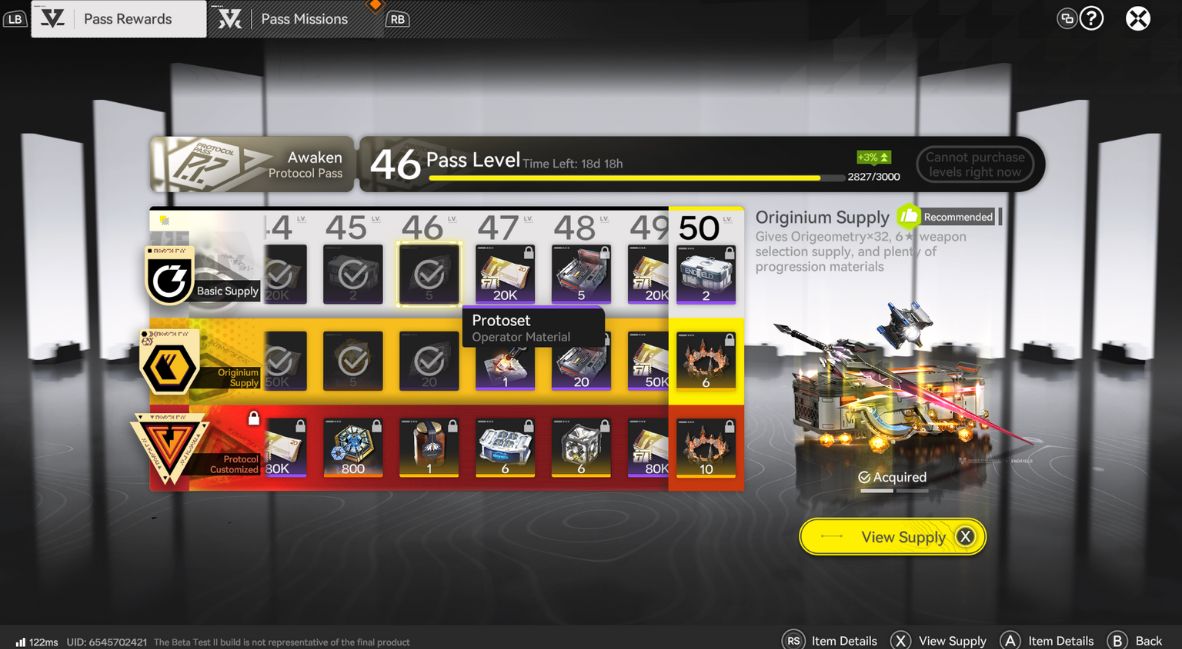
Task: Select the claimed level 46 Basic Supply reward
Action: (429, 274)
